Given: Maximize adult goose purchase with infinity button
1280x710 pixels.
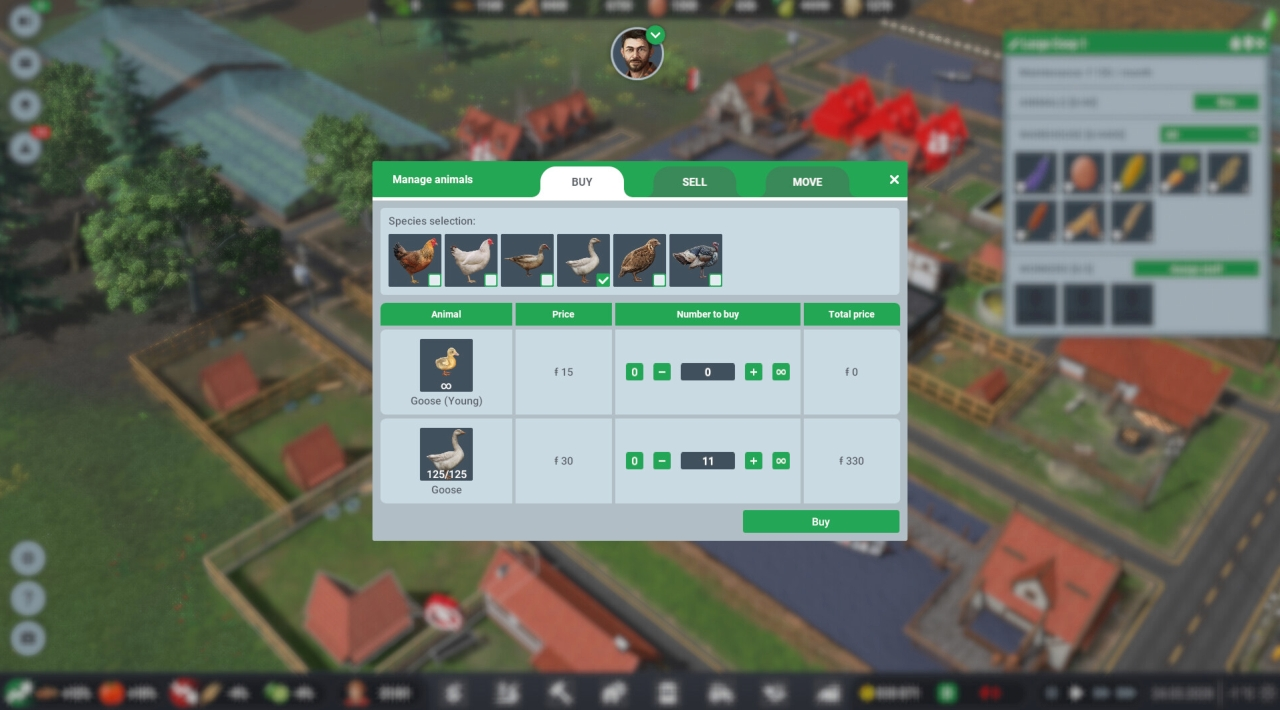Looking at the screenshot, I should coord(781,461).
